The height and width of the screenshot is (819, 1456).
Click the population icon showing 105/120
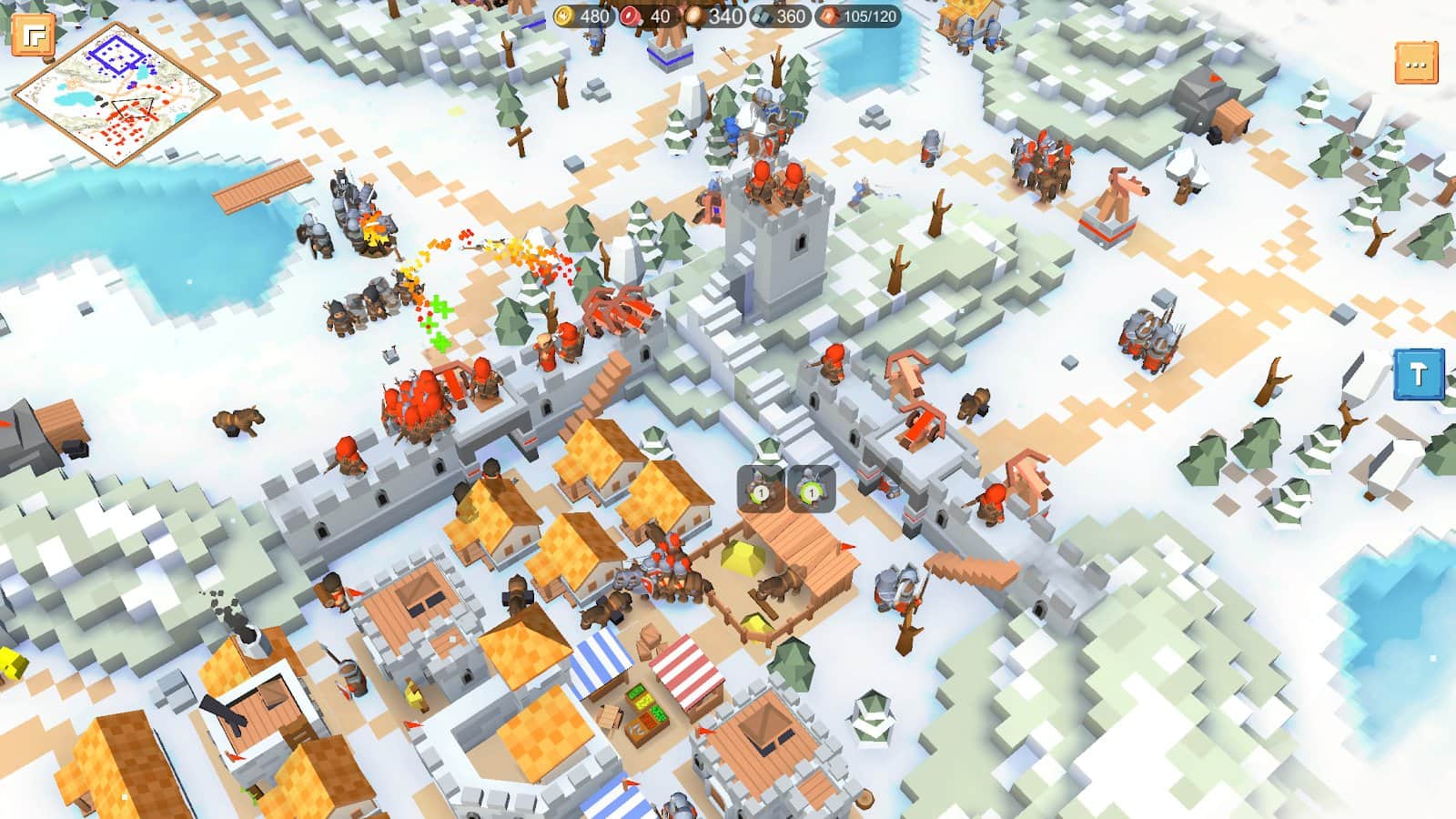(830, 15)
